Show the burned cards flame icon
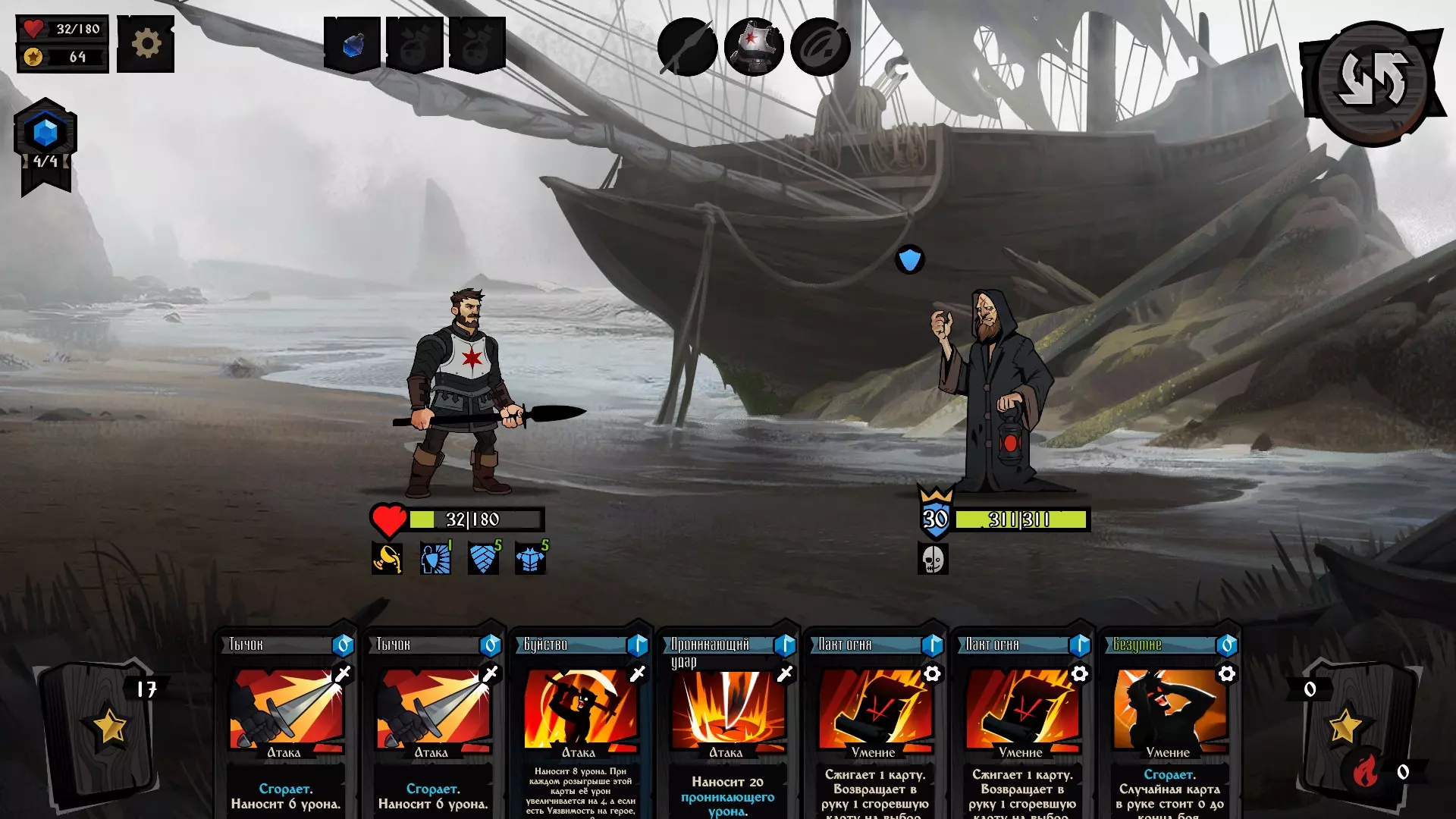Screen dimensions: 1456x819 point(1364,772)
